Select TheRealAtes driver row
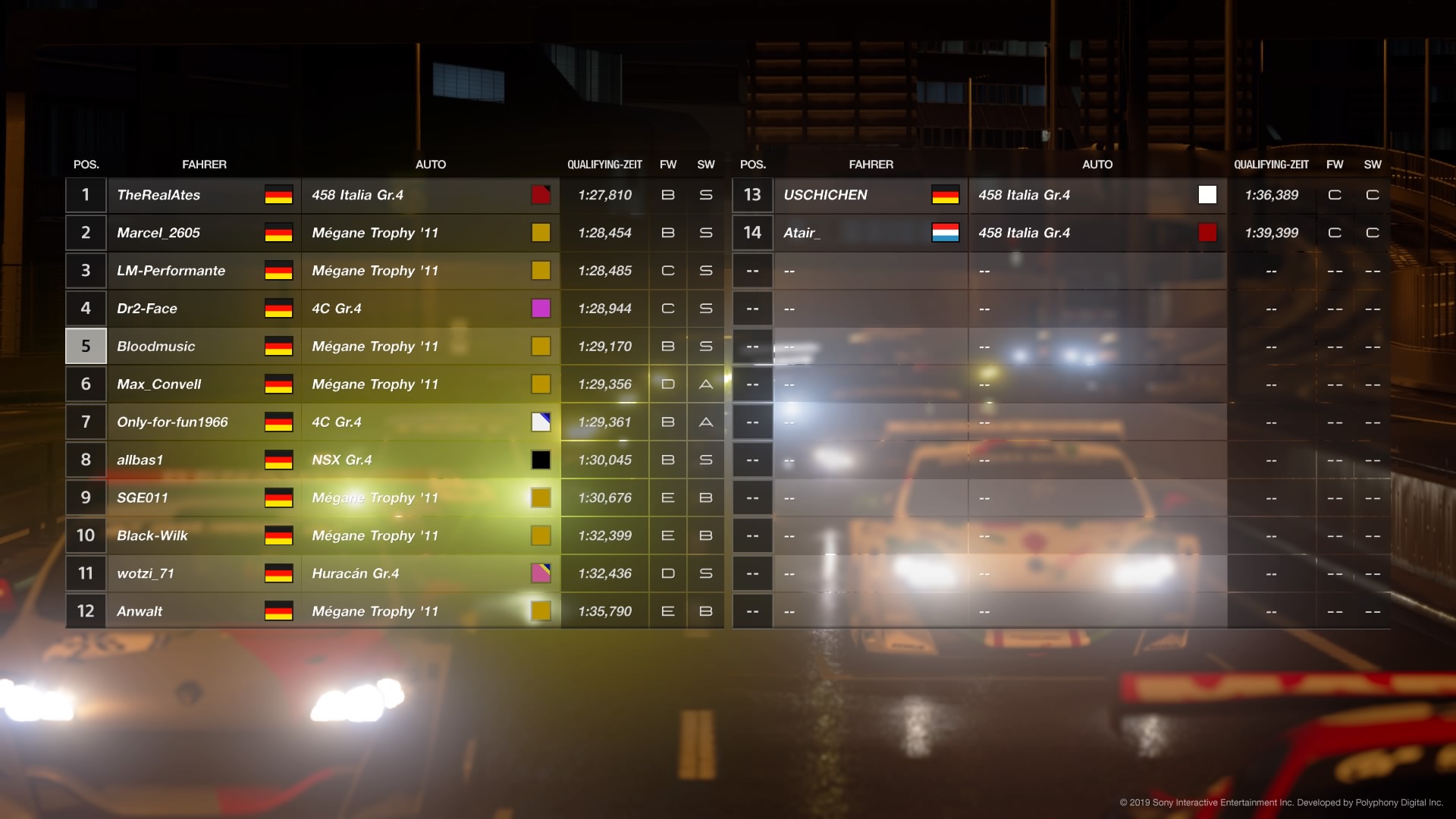 (x=158, y=195)
